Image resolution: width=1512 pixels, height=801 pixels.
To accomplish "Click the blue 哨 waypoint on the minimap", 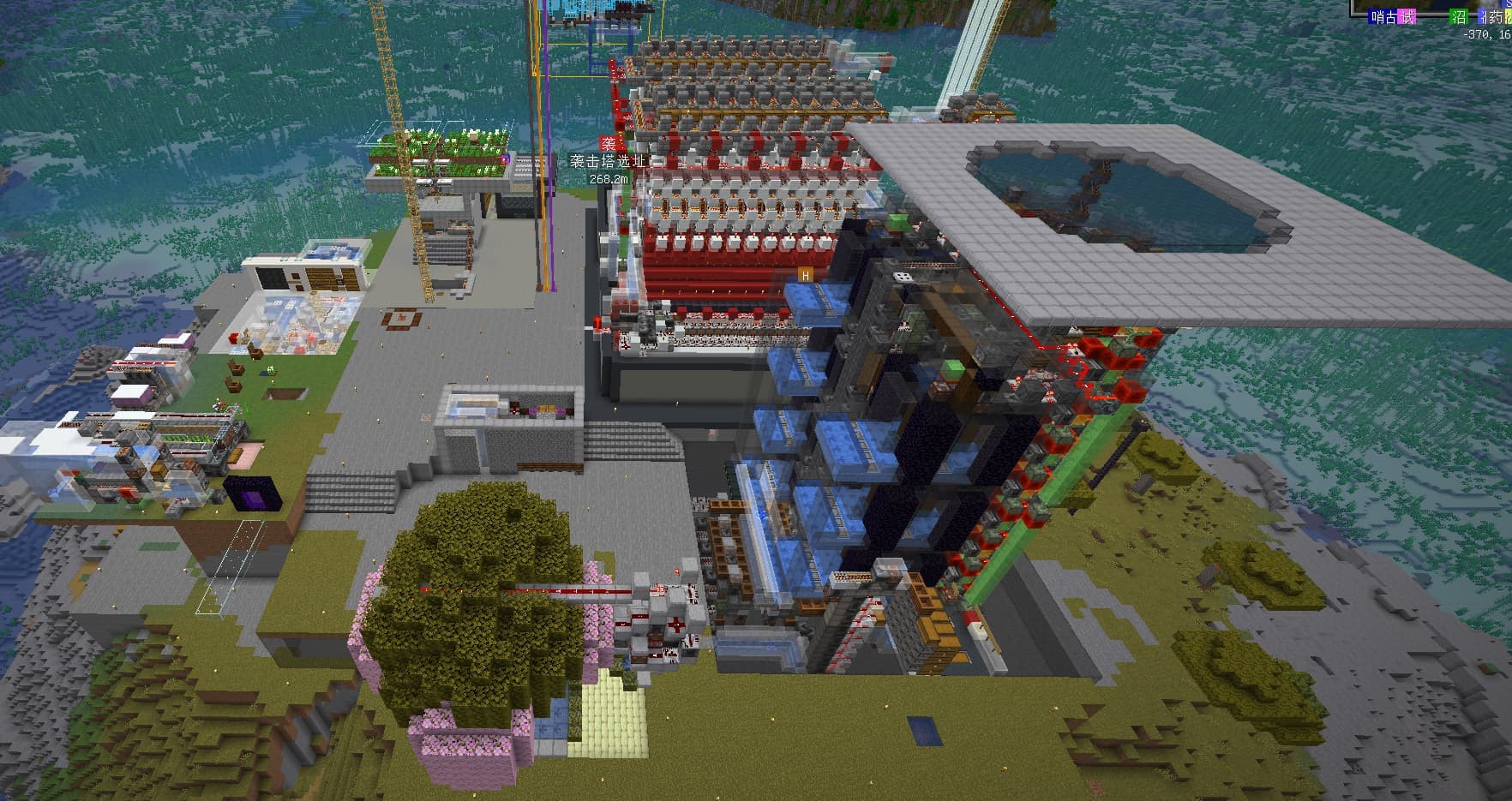I will pyautogui.click(x=1377, y=16).
